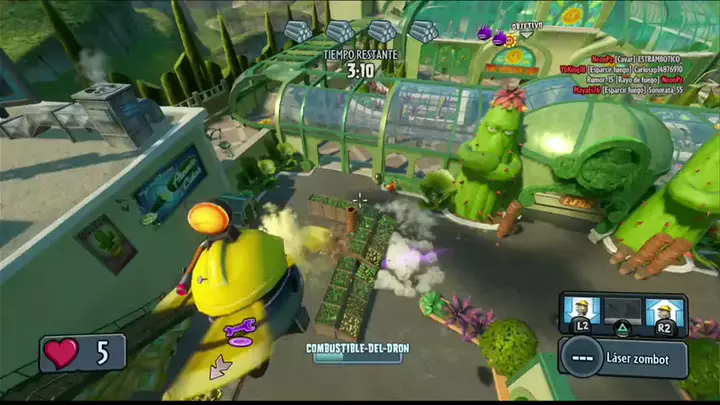Click the Objetivo objective marker
Screen dimensions: 720x405
point(526,28)
